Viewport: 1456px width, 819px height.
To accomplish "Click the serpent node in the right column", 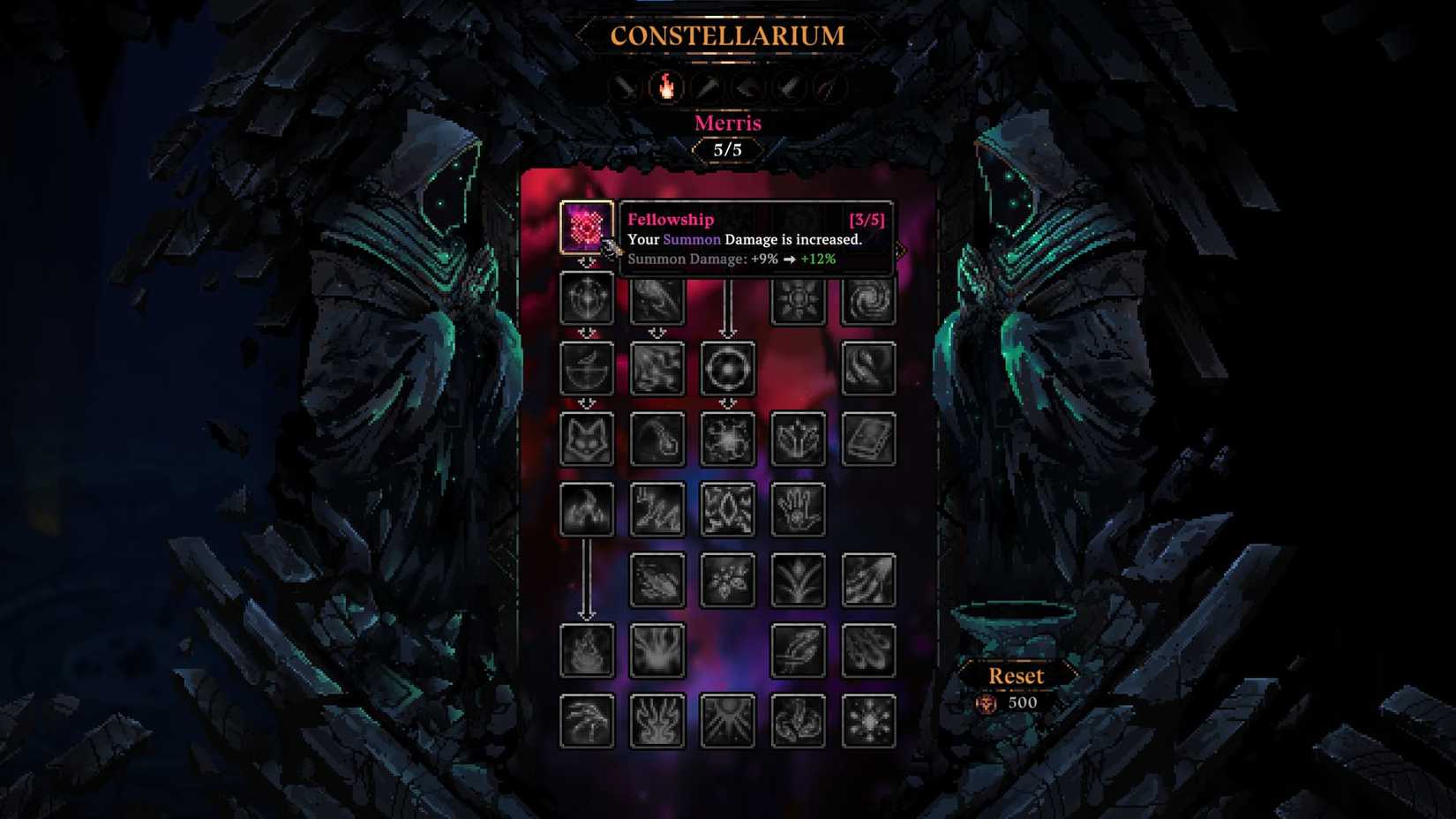I will (869, 368).
